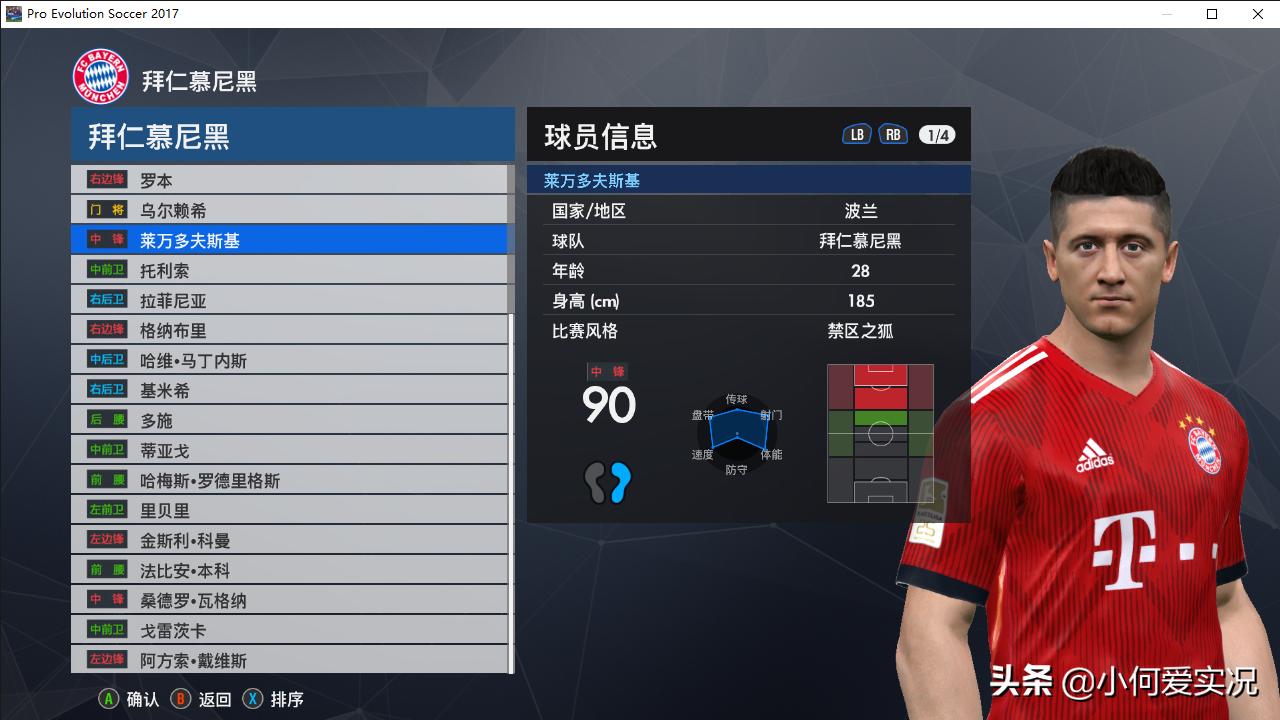Click the blue player ability radar chart

[x=737, y=432]
